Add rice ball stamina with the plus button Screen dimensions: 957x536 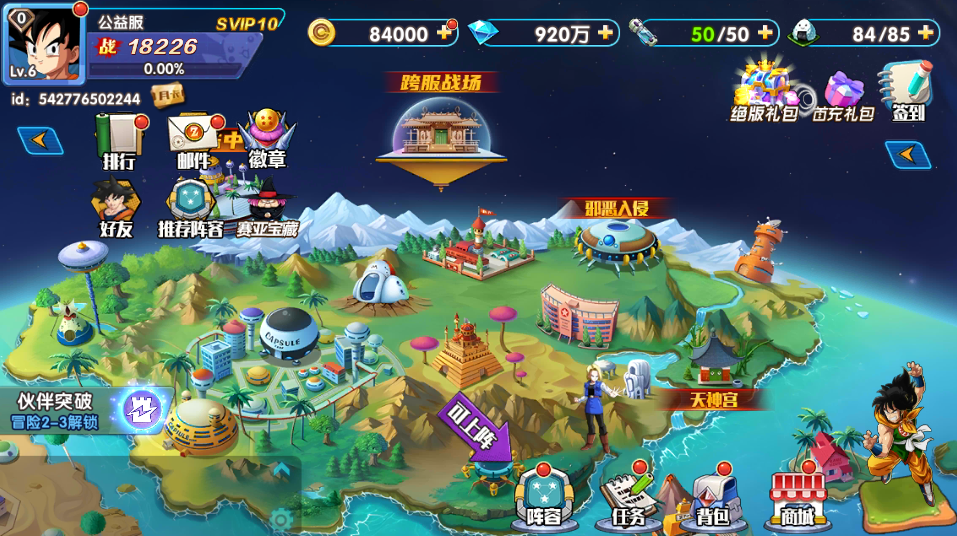tap(926, 33)
